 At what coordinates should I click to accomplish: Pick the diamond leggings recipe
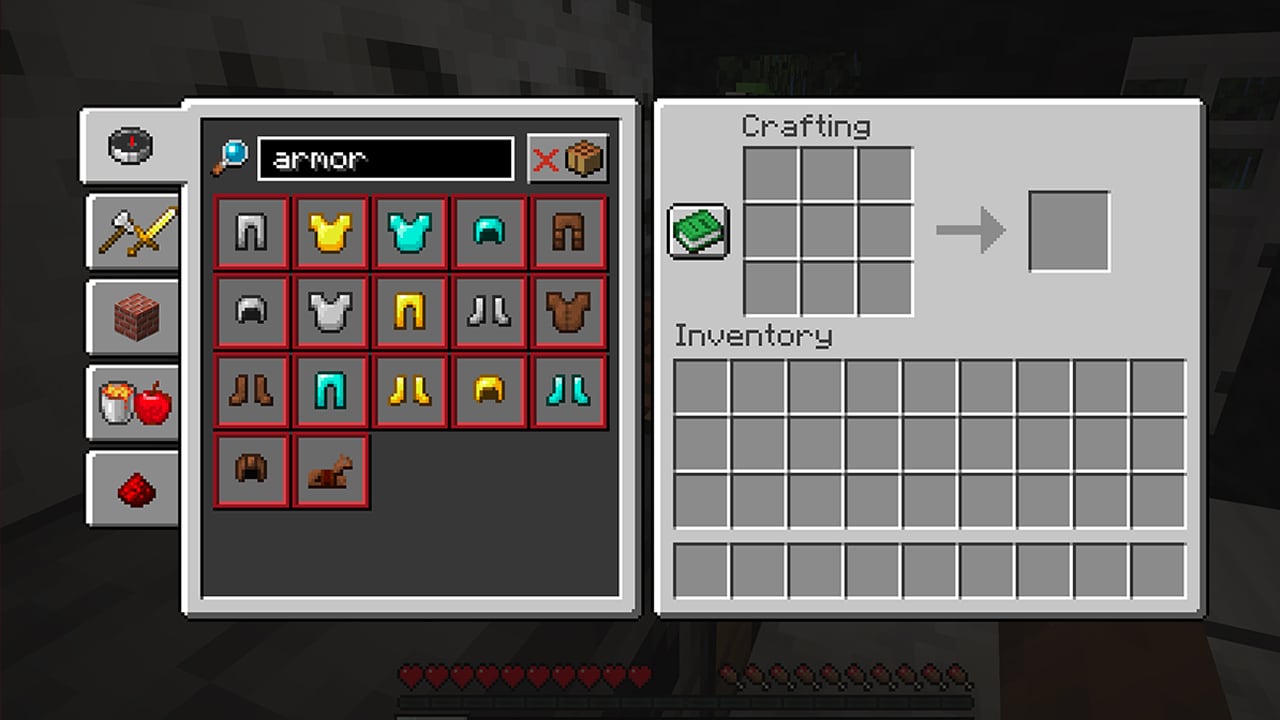[x=331, y=391]
